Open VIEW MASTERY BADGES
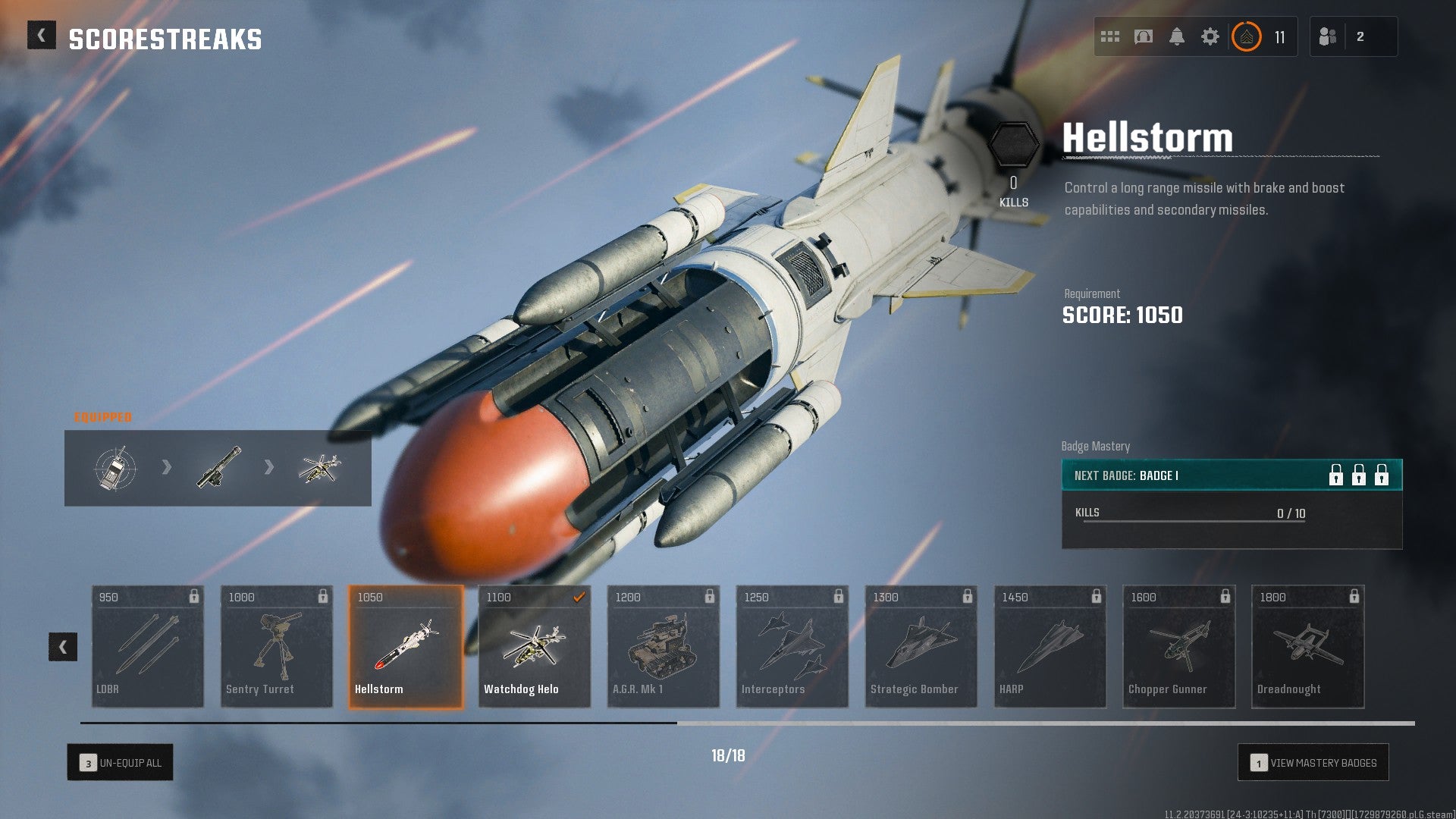The image size is (1456, 819). 1313,763
